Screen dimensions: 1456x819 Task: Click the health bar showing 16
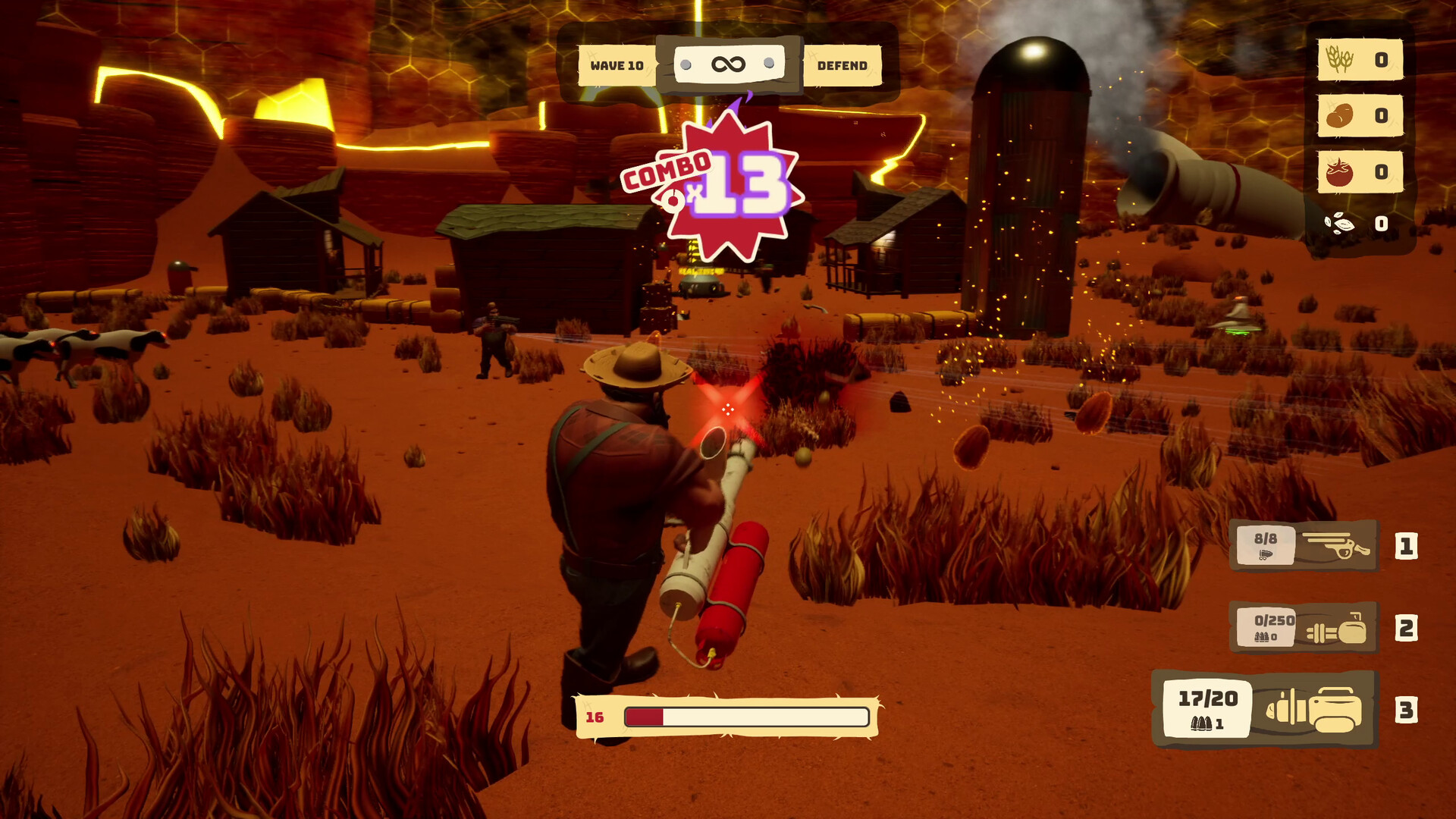[x=747, y=715]
